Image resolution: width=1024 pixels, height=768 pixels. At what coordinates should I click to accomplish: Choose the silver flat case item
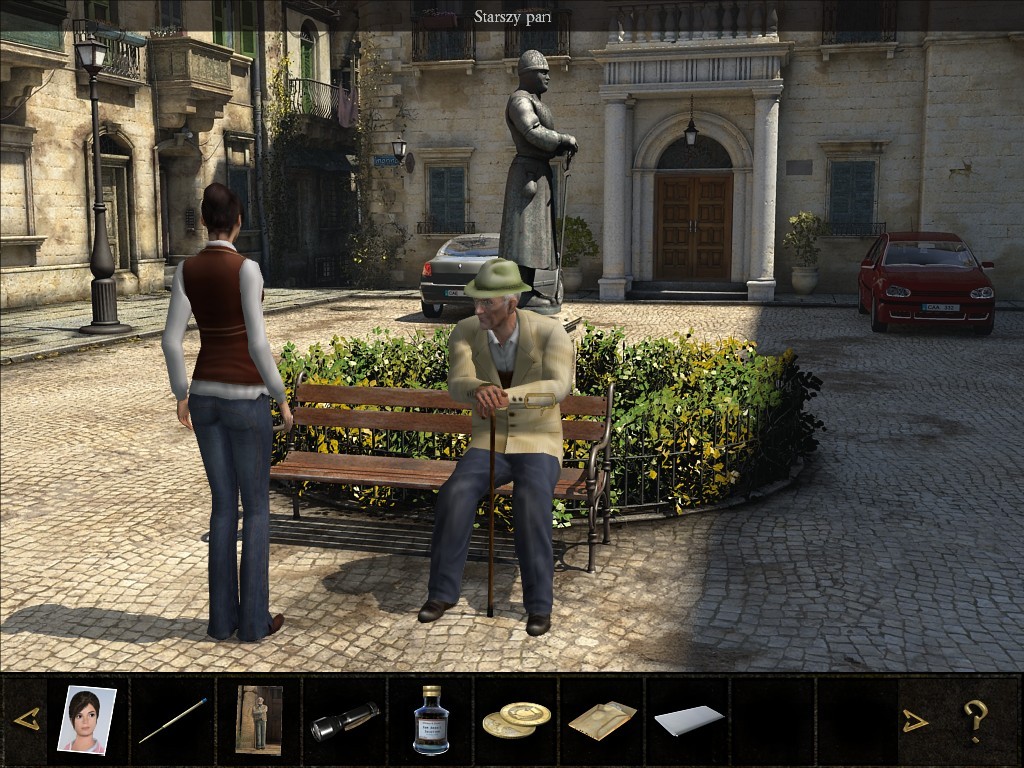(x=689, y=720)
